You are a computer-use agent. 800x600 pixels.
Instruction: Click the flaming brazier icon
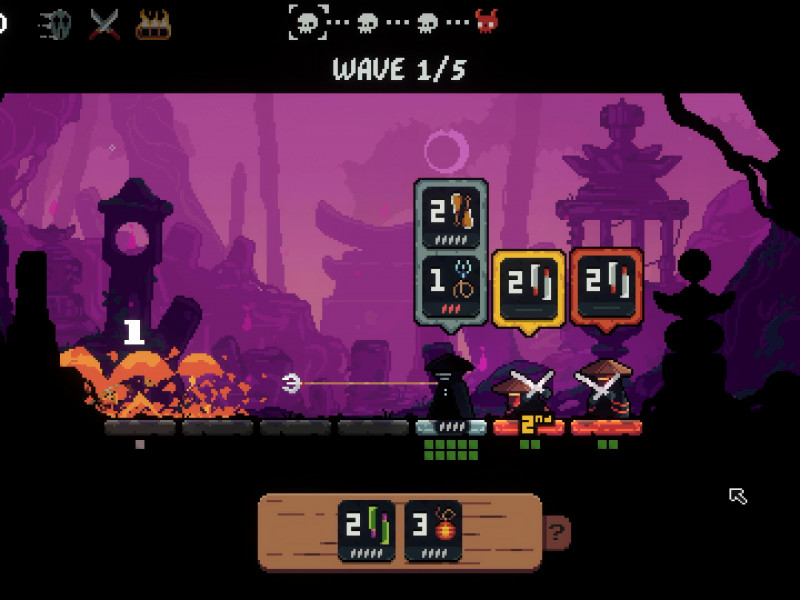point(153,23)
